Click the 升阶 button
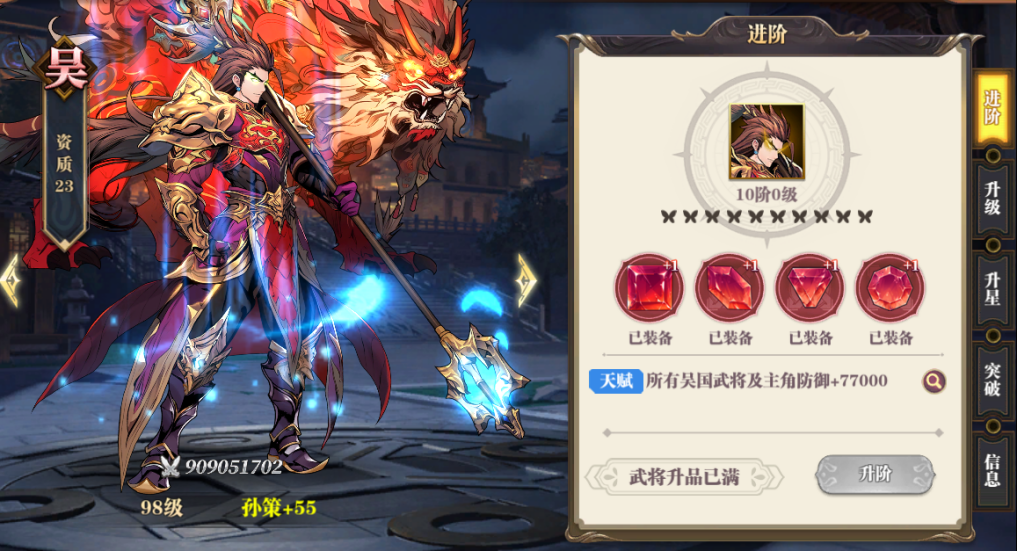1017x551 pixels. click(x=875, y=475)
